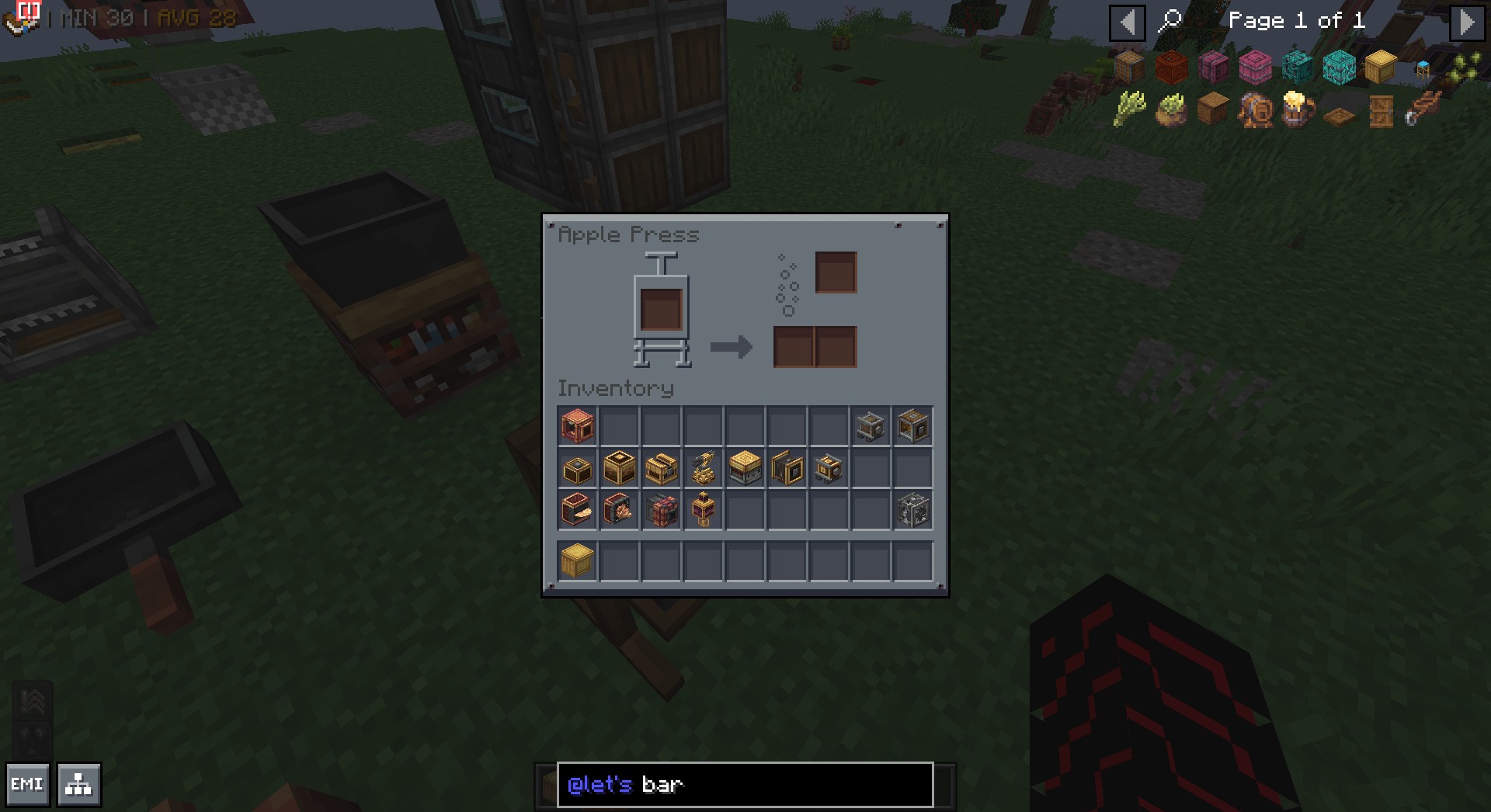Open the EMI config button

click(x=27, y=785)
